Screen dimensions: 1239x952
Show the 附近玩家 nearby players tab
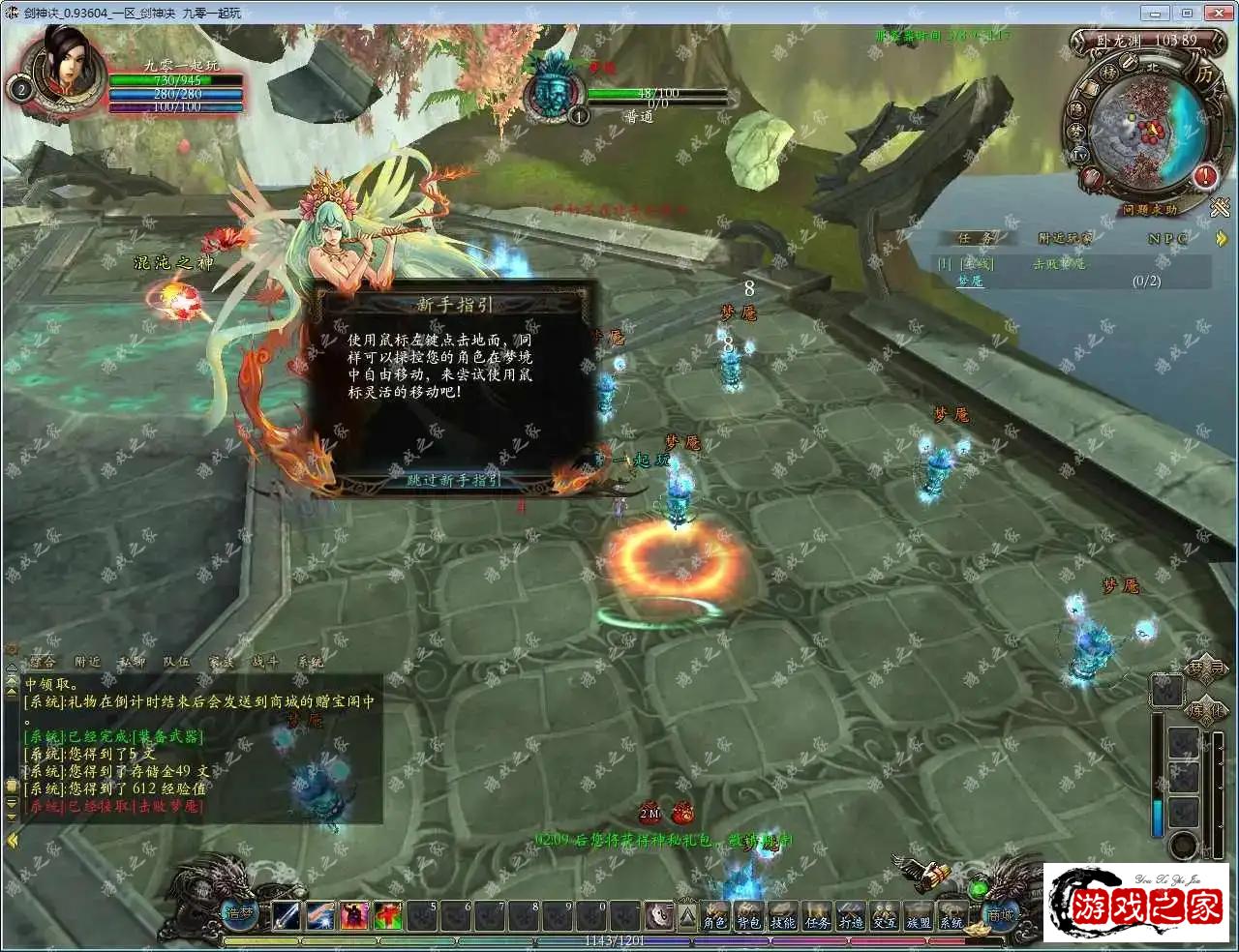(1065, 238)
